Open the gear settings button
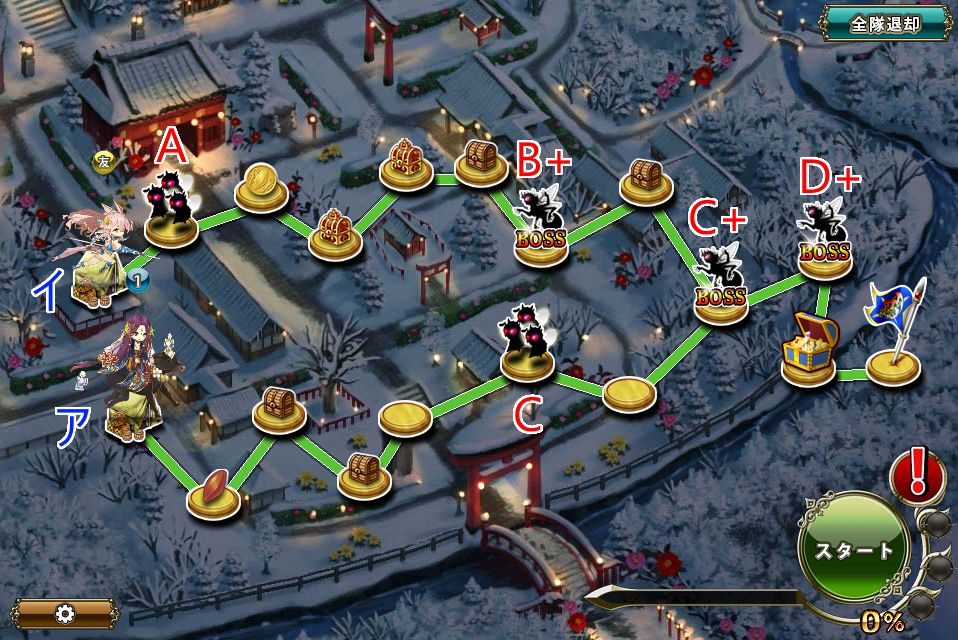The image size is (958, 640). point(66,613)
